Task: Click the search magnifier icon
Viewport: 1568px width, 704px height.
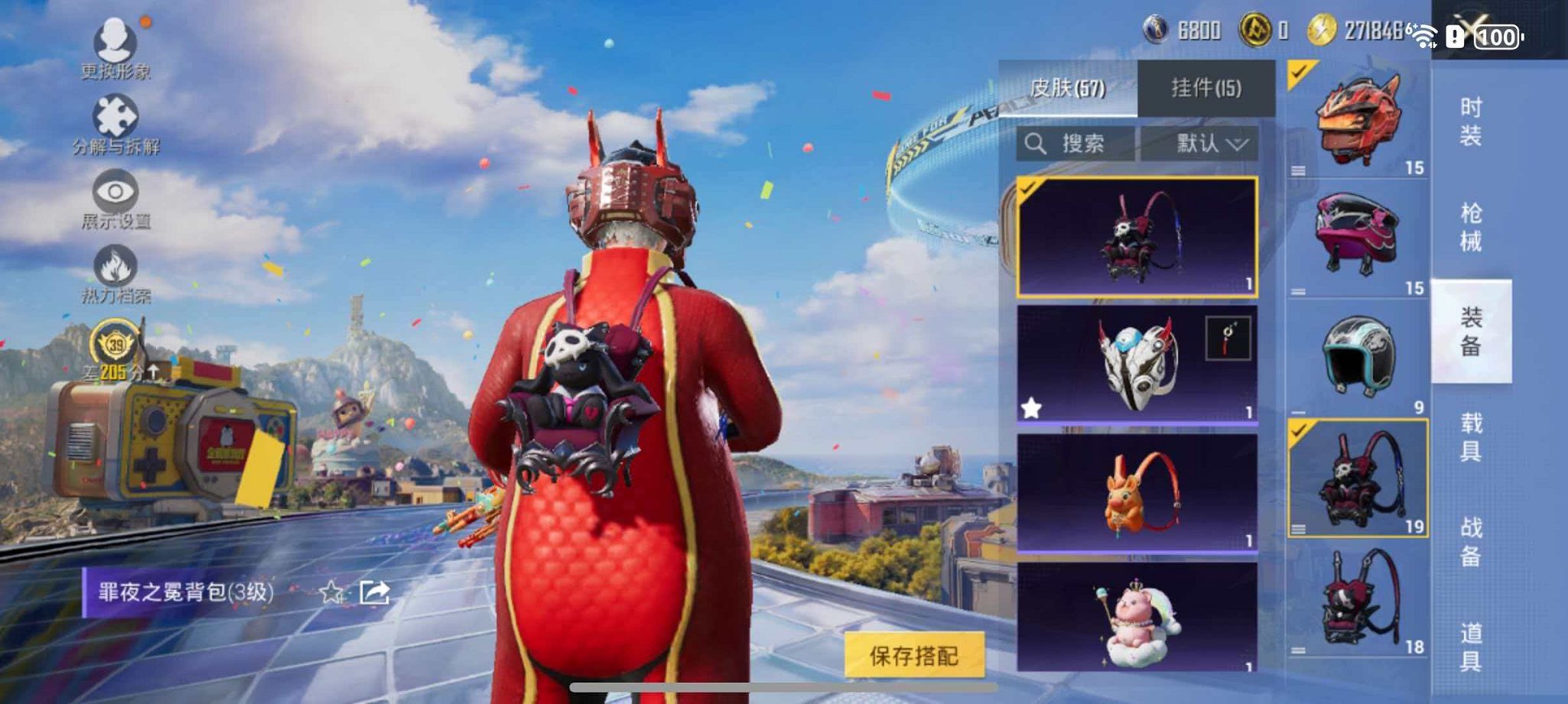Action: pos(1036,143)
